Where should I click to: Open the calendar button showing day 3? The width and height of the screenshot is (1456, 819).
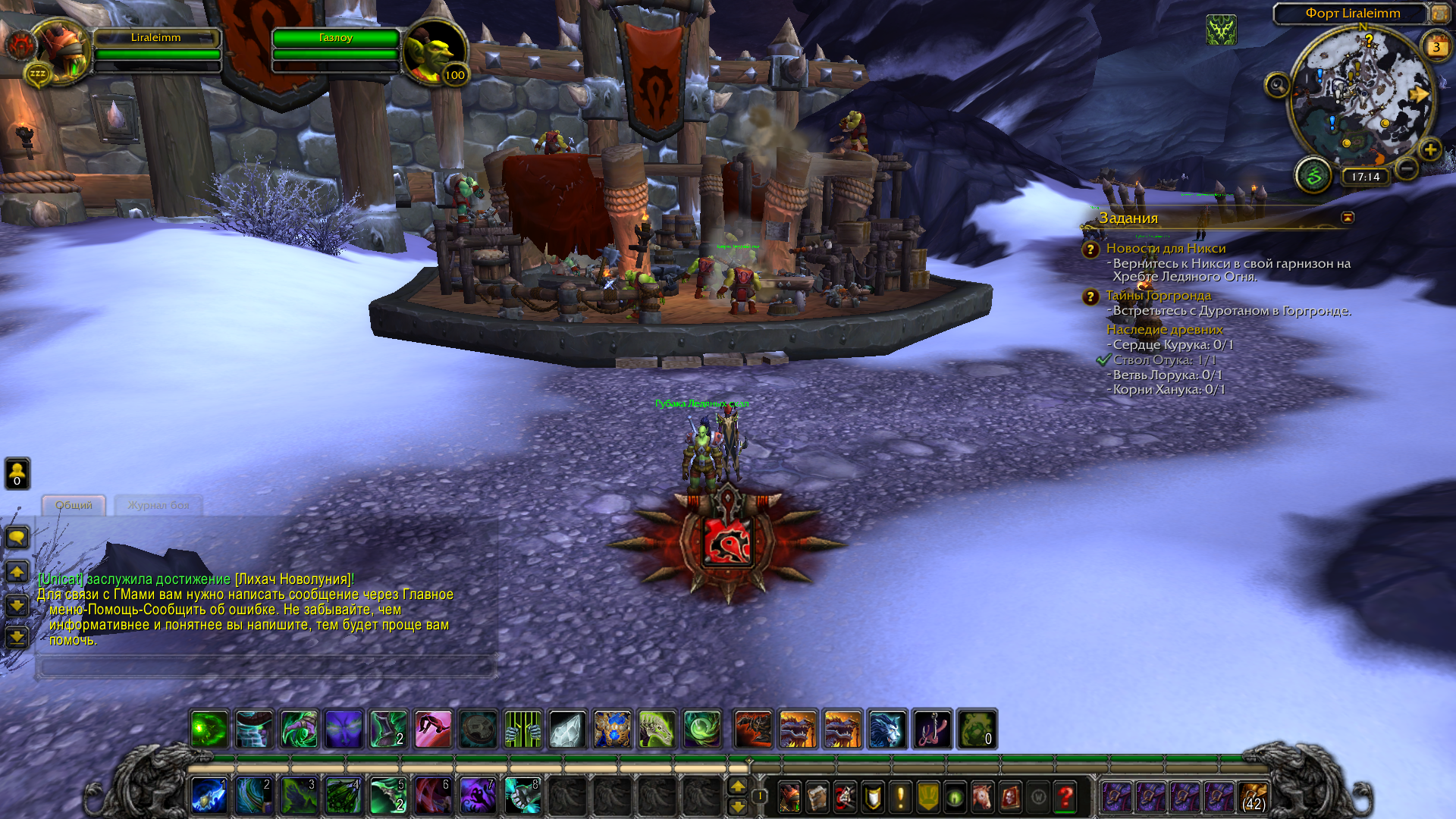point(1436,47)
